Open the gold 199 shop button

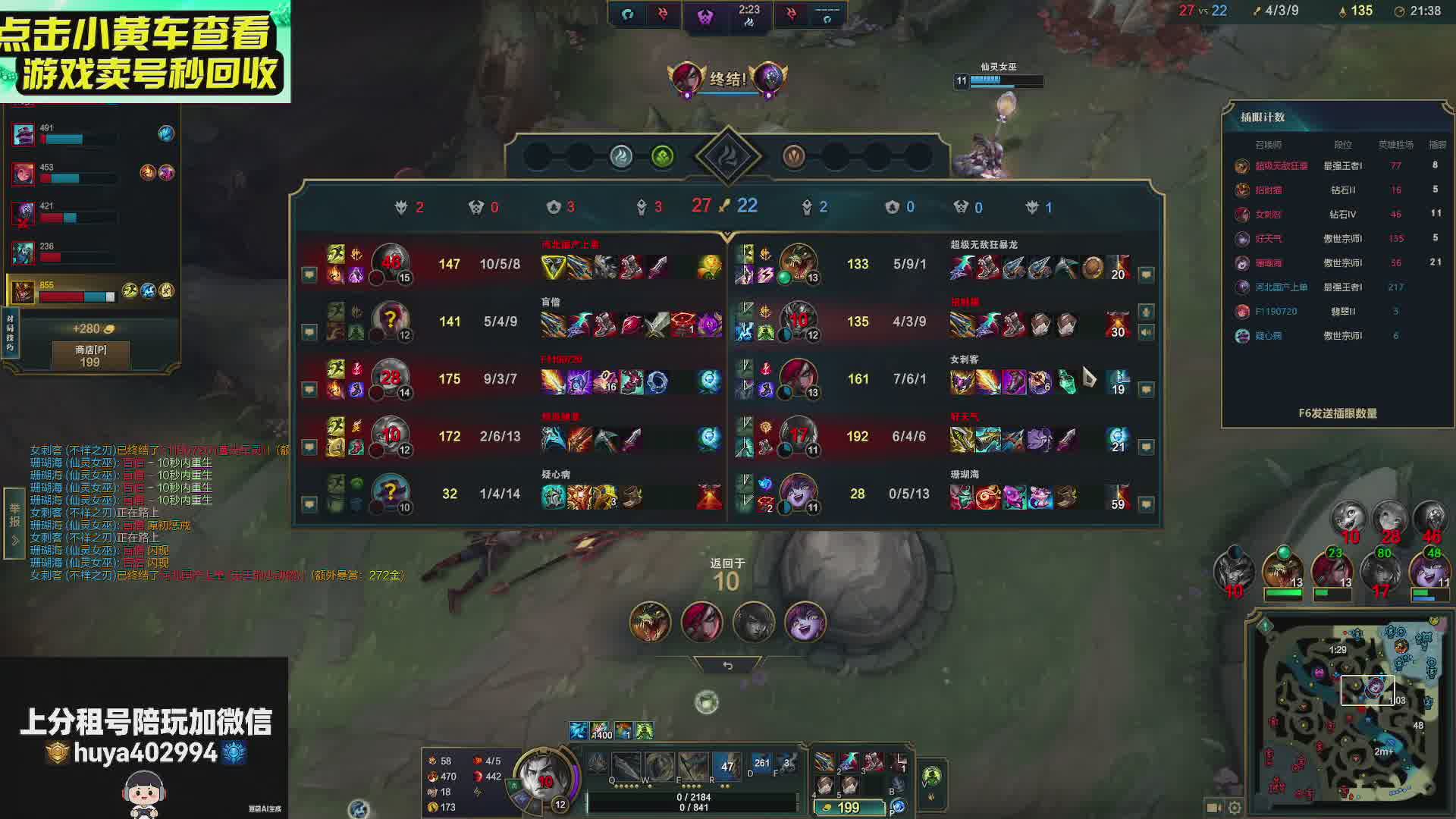[x=848, y=808]
